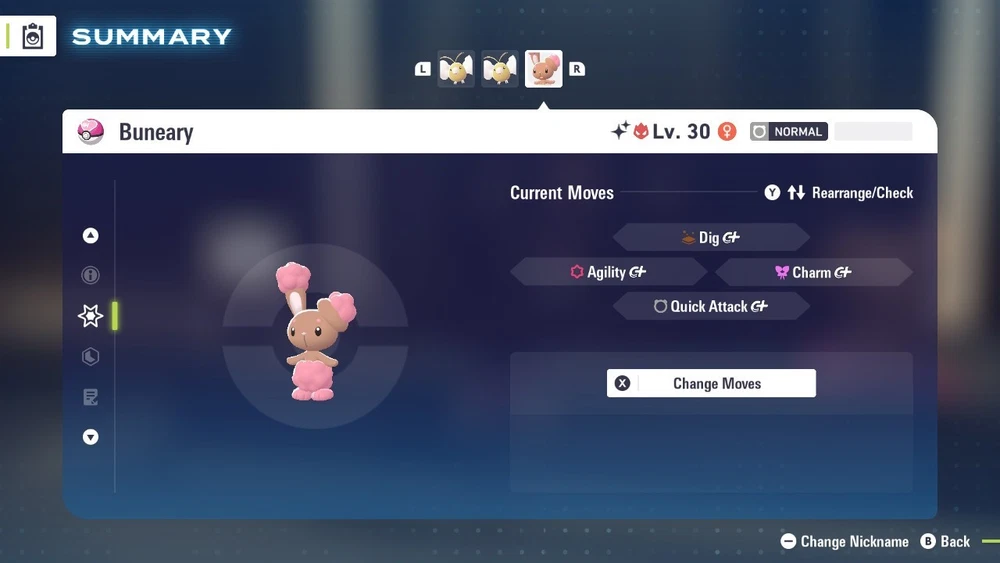The image size is (1000, 563).
Task: Open the info page tab
Action: coord(91,275)
